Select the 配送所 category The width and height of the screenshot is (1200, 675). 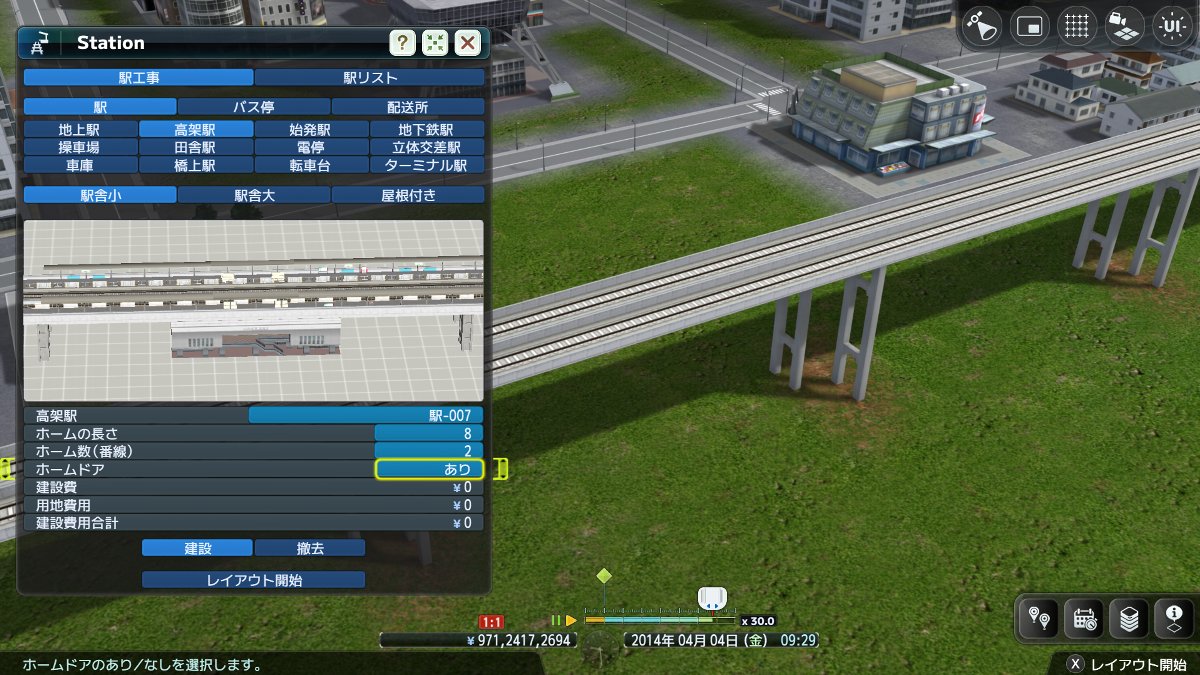tap(408, 106)
